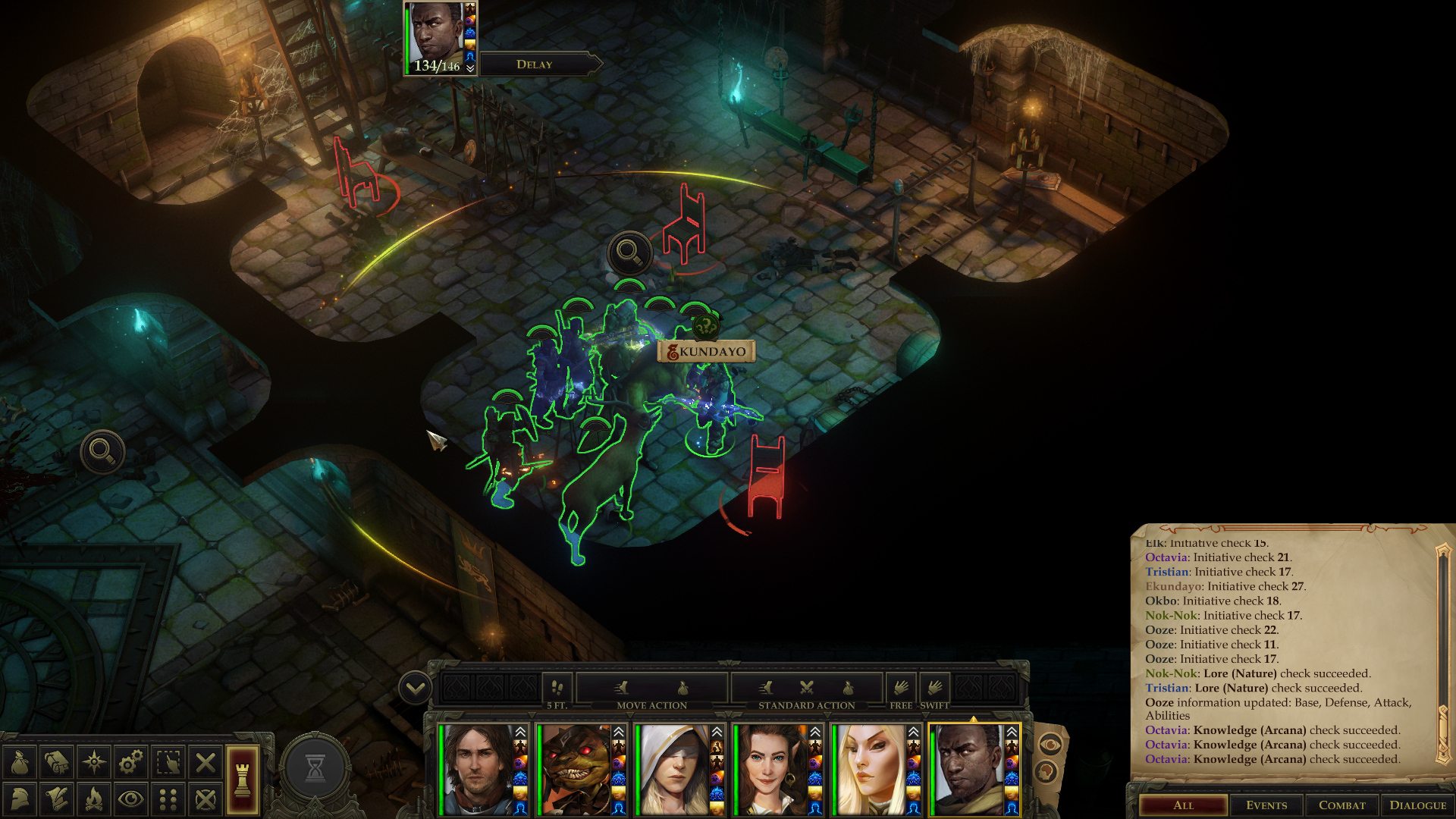Toggle the eye icon beside the party portraits
Image resolution: width=1456 pixels, height=819 pixels.
pos(1050,745)
